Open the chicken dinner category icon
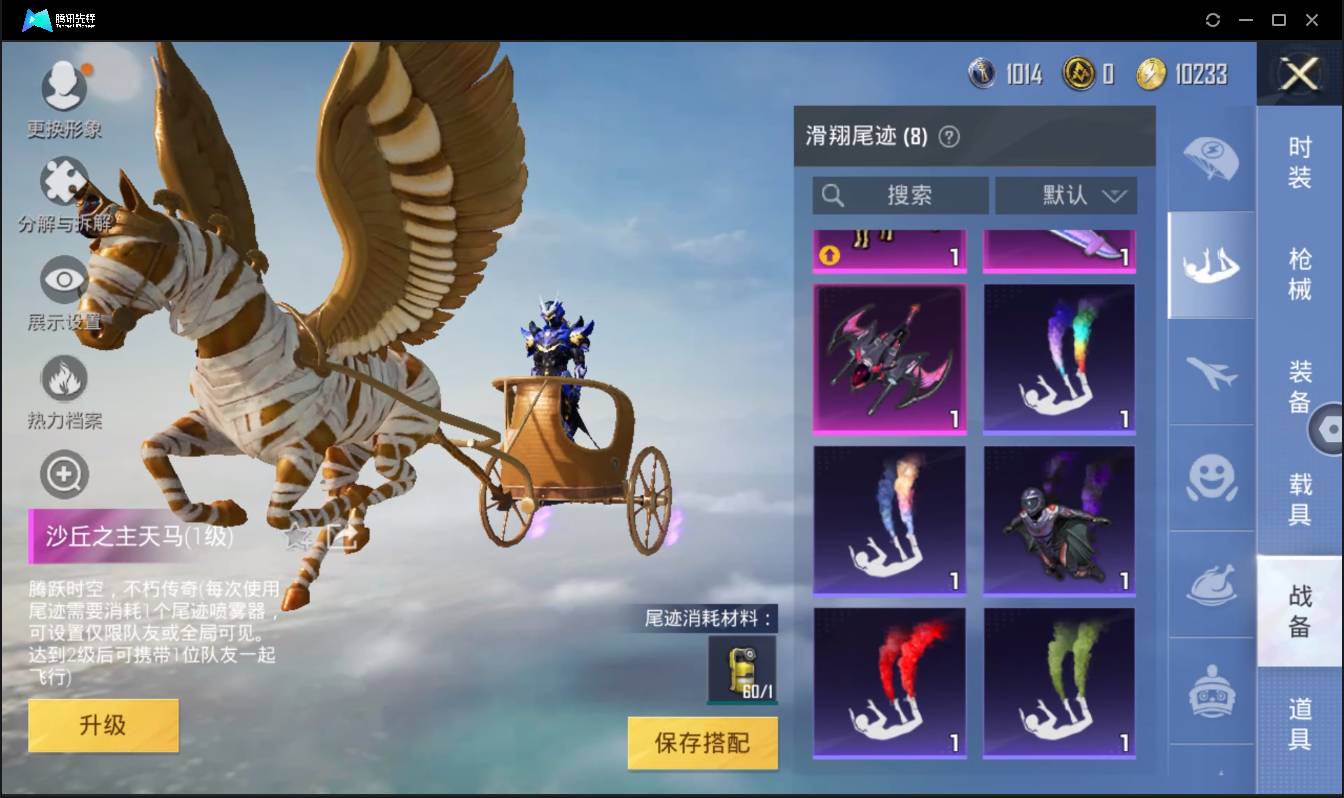The image size is (1344, 798). 1211,583
